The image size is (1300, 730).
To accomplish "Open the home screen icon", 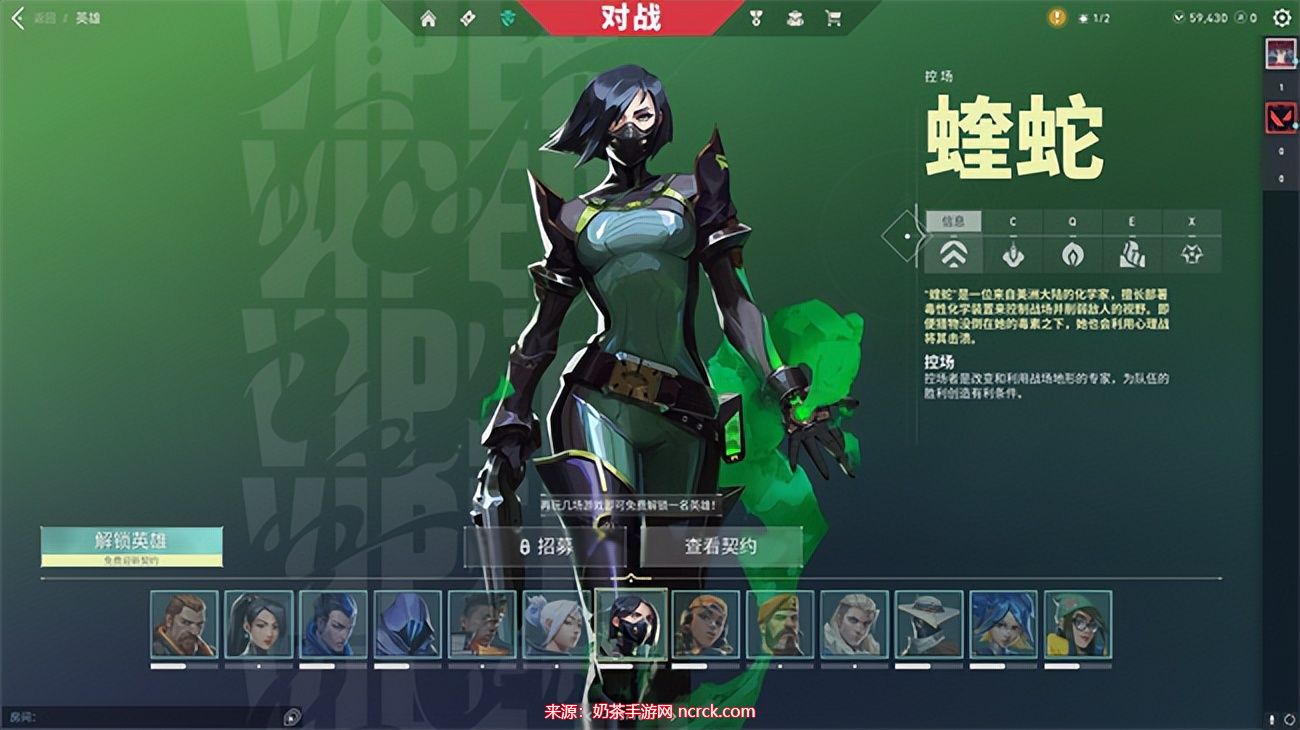I will point(428,18).
